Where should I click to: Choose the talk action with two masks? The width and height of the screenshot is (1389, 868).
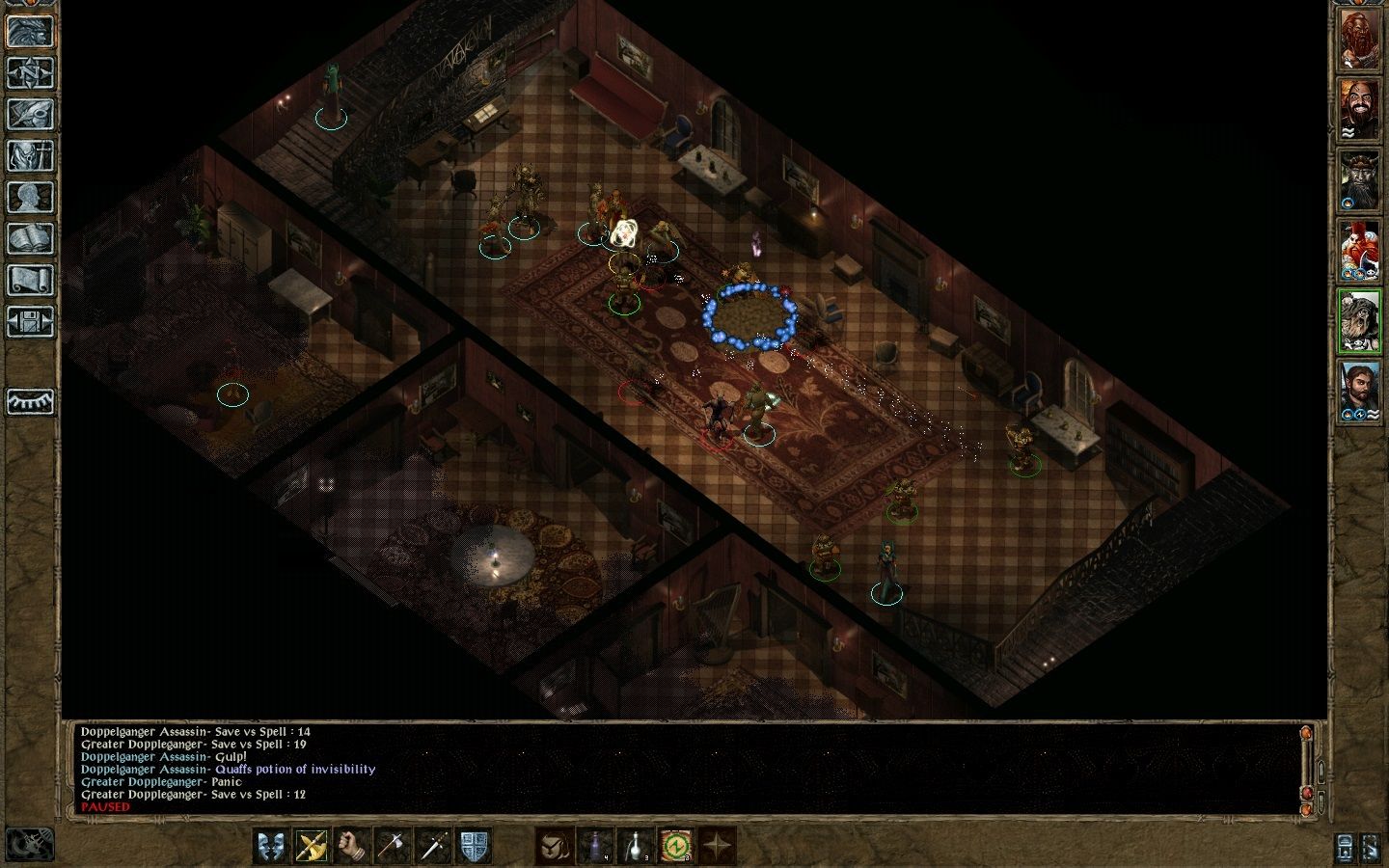coord(271,846)
